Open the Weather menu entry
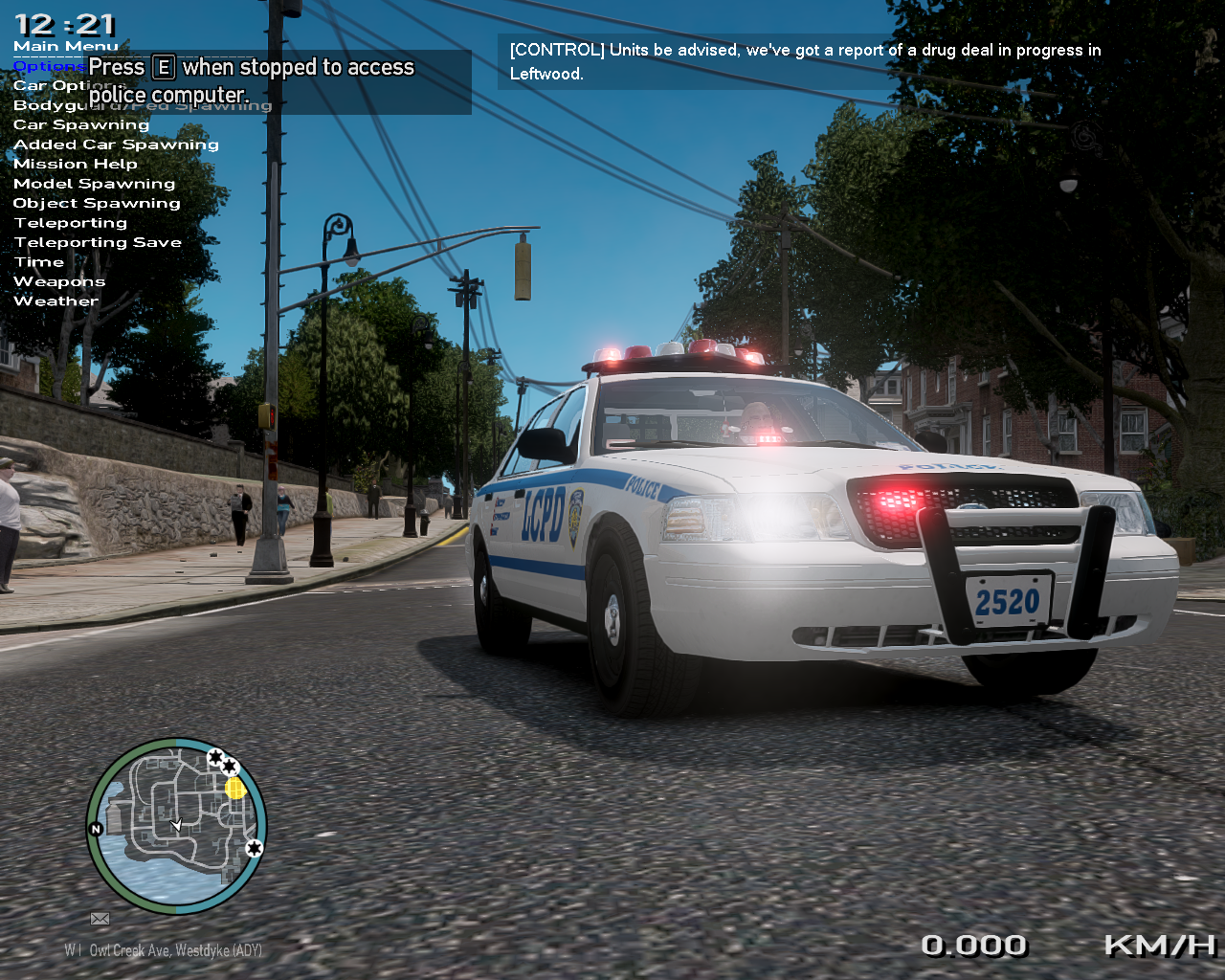The width and height of the screenshot is (1225, 980). pos(56,301)
